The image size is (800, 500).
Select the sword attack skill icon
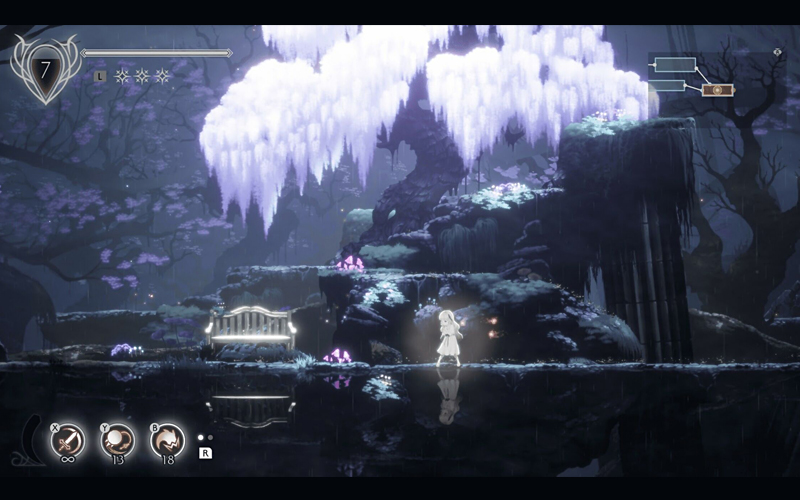68,439
